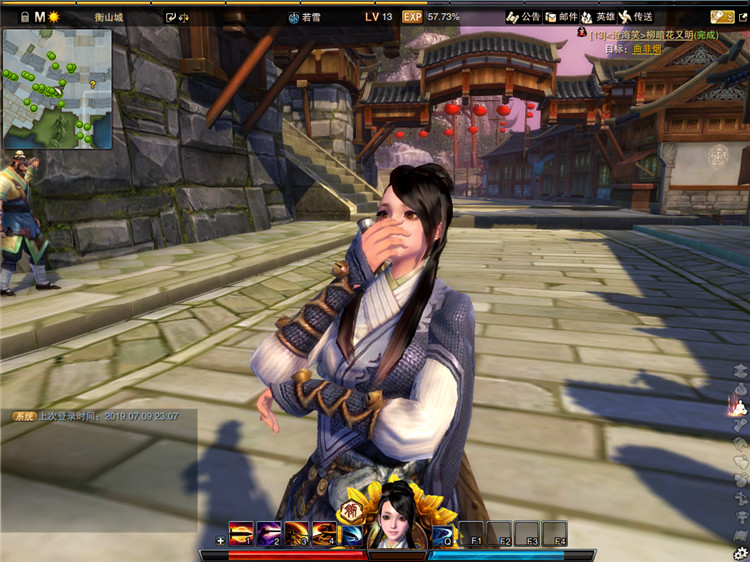The height and width of the screenshot is (562, 750).
Task: Click the plus button beside the skill bar
Action: point(220,541)
